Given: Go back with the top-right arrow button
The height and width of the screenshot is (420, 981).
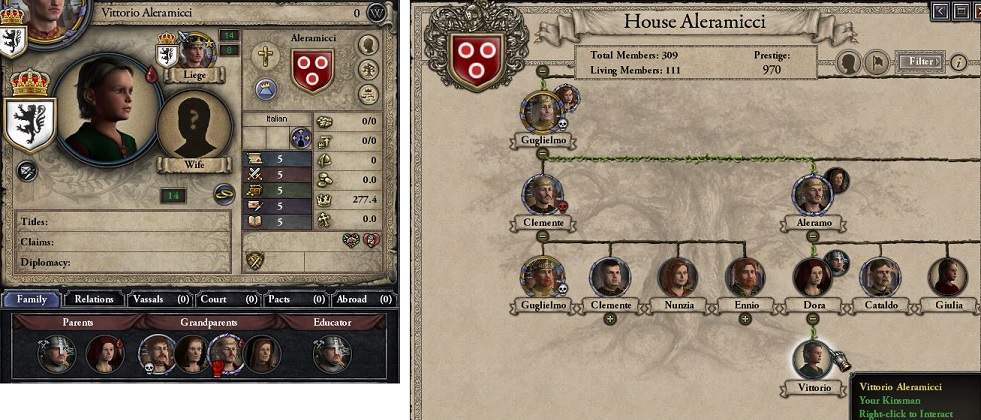Looking at the screenshot, I should click(939, 11).
